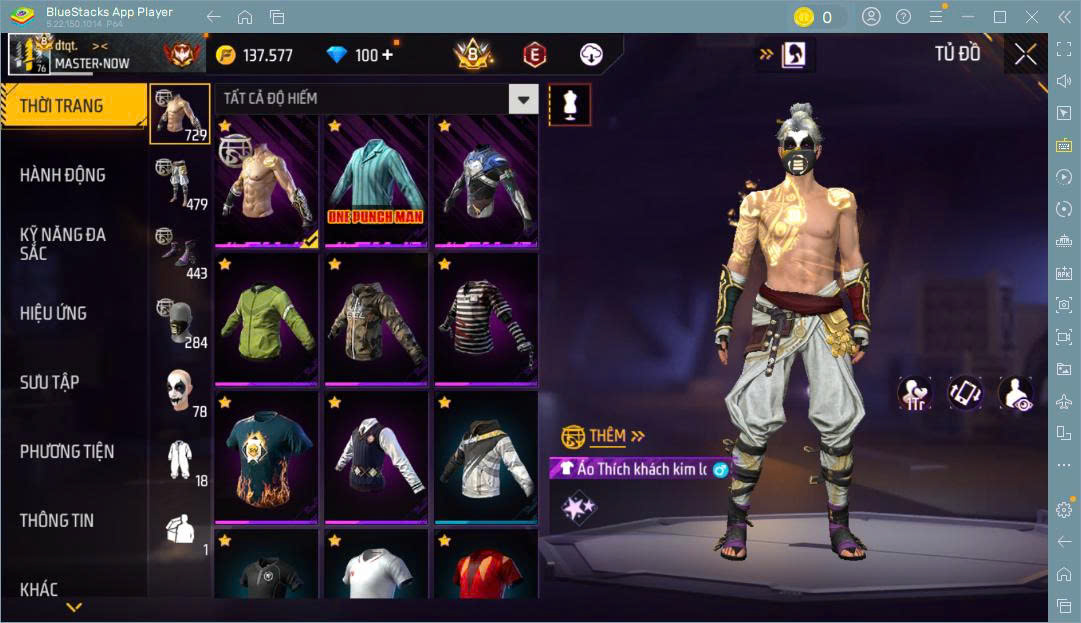Open the mask subcategory with 284 items
The height and width of the screenshot is (623, 1081).
click(180, 322)
